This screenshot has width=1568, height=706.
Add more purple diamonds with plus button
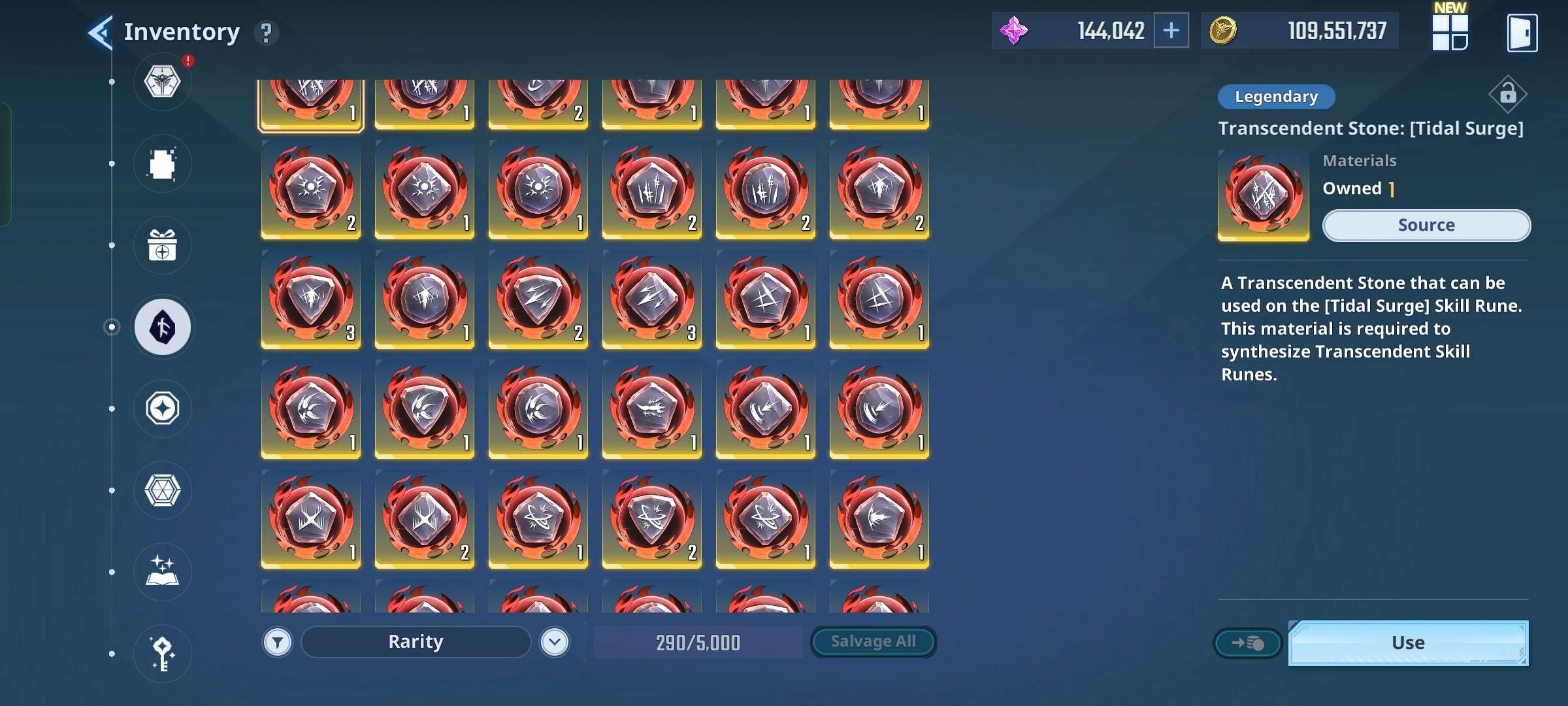[x=1171, y=31]
